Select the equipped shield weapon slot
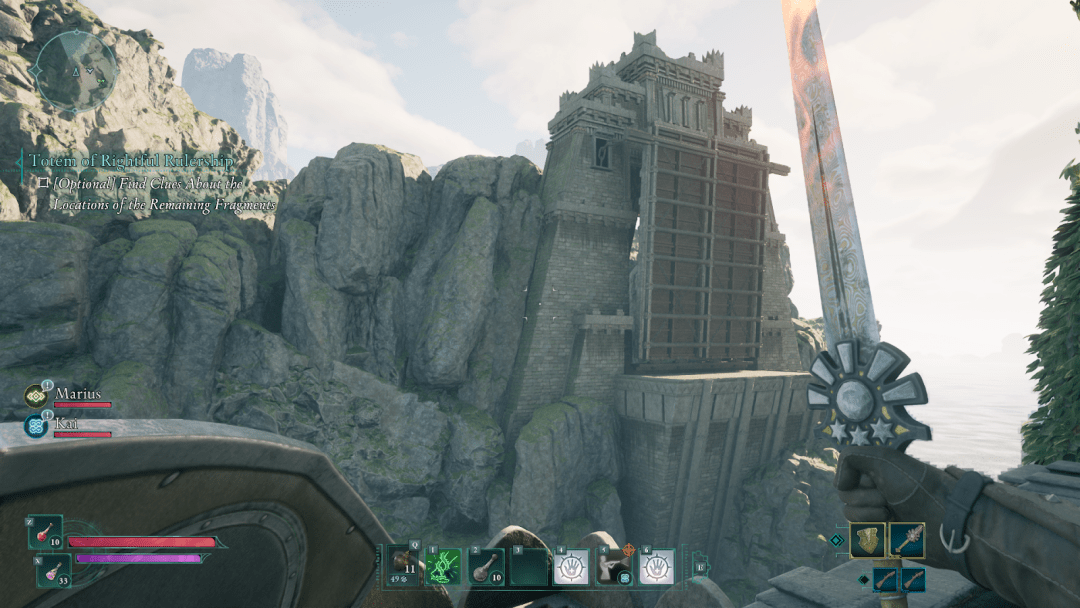Image resolution: width=1080 pixels, height=608 pixels. coord(867,540)
